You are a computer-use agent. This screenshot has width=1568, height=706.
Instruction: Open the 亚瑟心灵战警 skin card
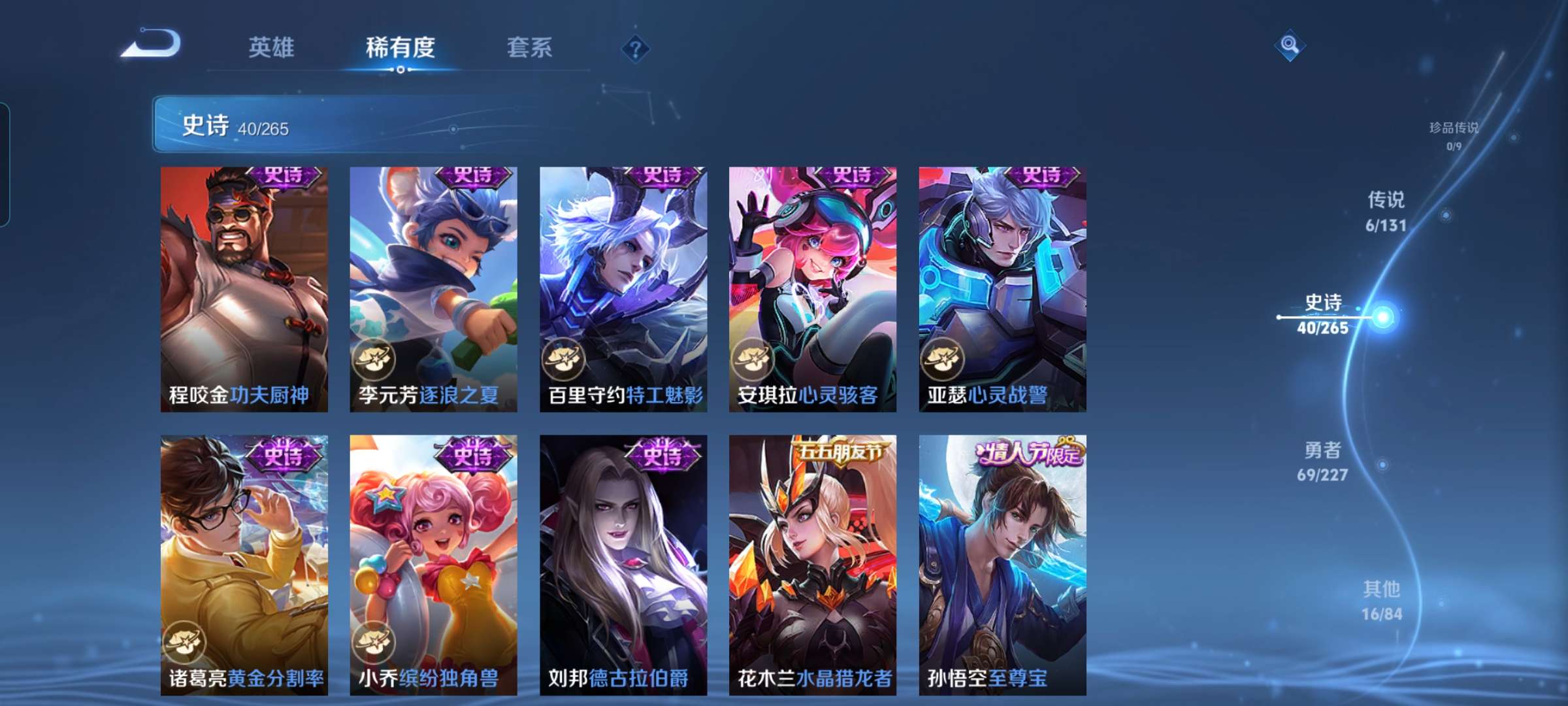1004,288
